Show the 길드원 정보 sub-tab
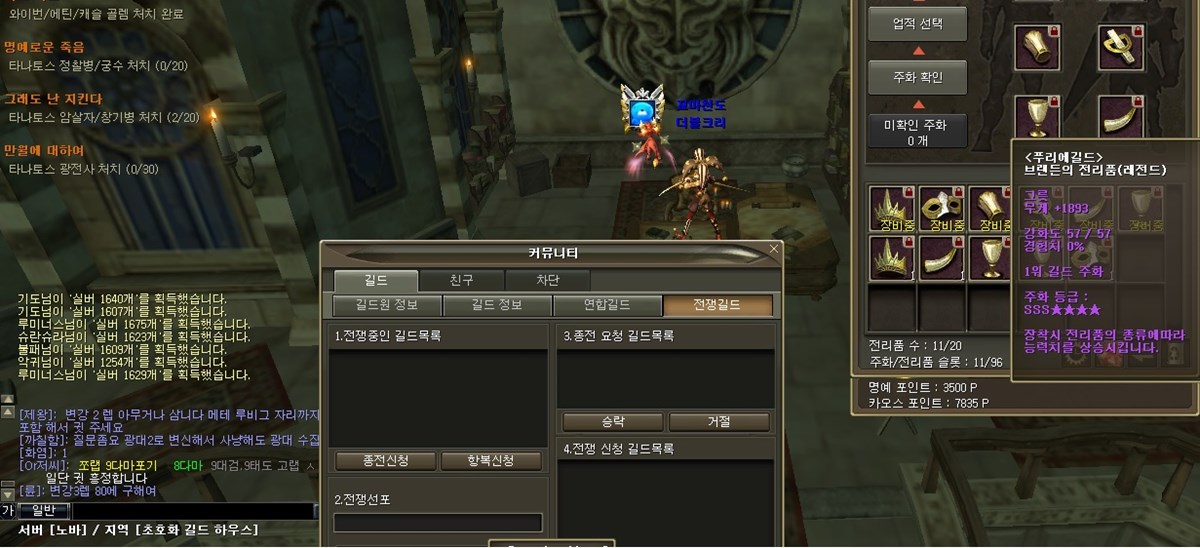1200x548 pixels. click(386, 306)
